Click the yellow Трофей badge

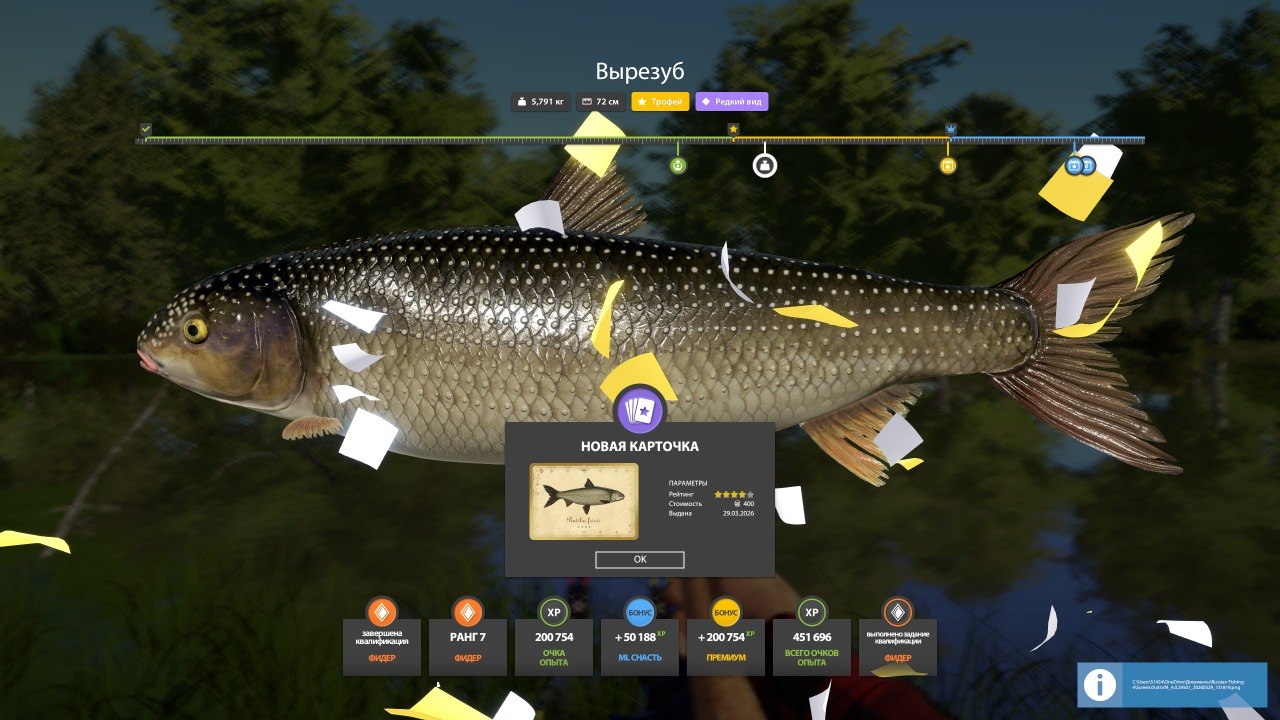pos(660,102)
